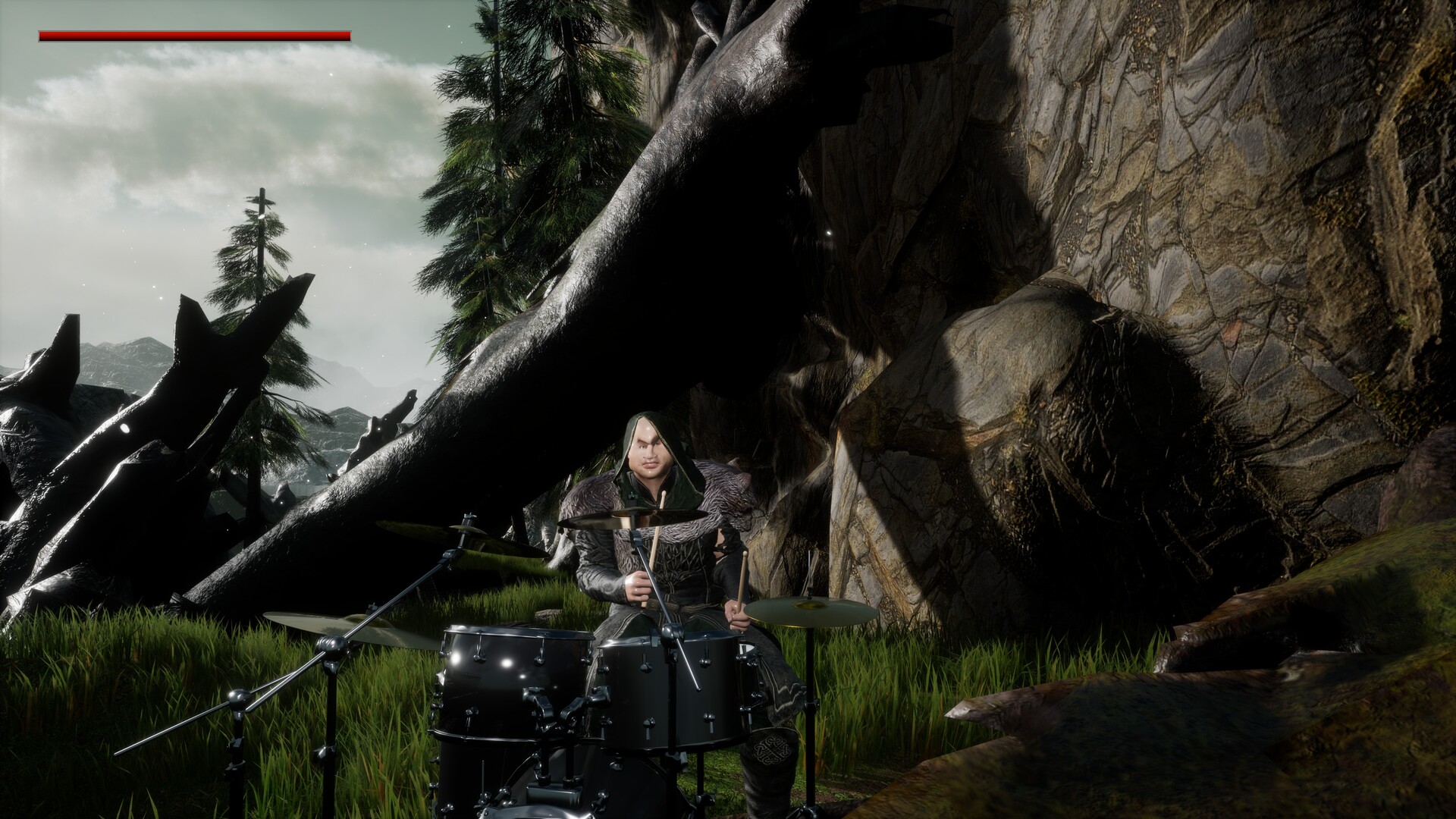
Task: Select the tall cymbal stand on the far left
Action: click(x=235, y=728)
